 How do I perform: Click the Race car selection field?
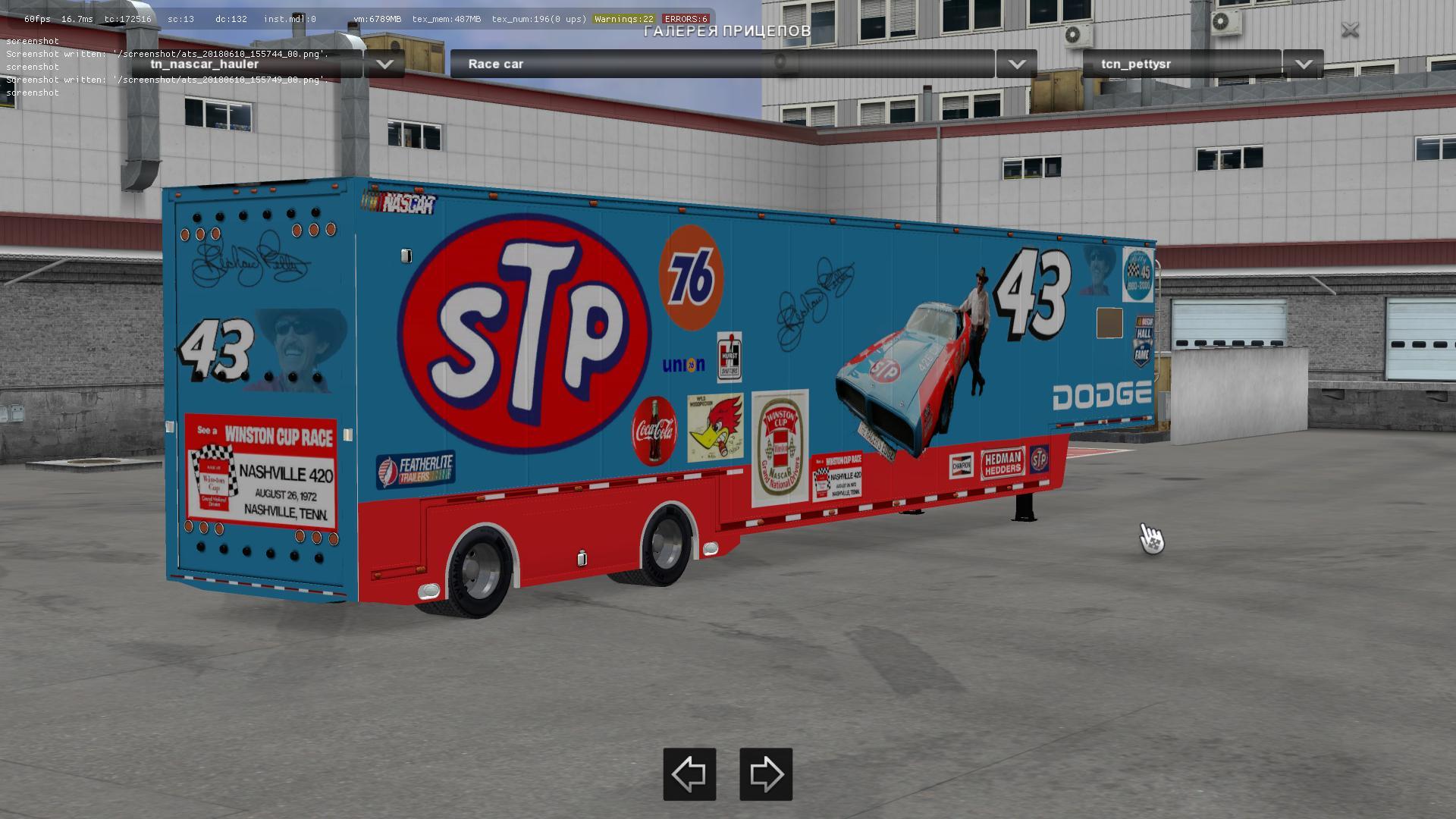(720, 64)
